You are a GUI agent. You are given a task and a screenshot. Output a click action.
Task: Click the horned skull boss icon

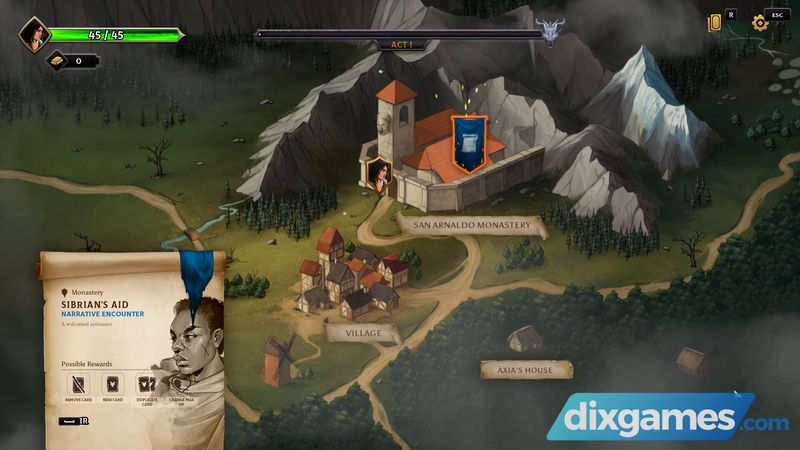[549, 32]
